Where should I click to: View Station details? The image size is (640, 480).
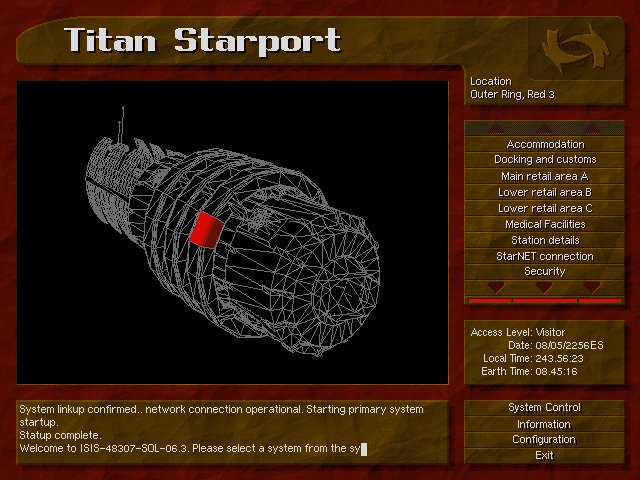click(545, 240)
